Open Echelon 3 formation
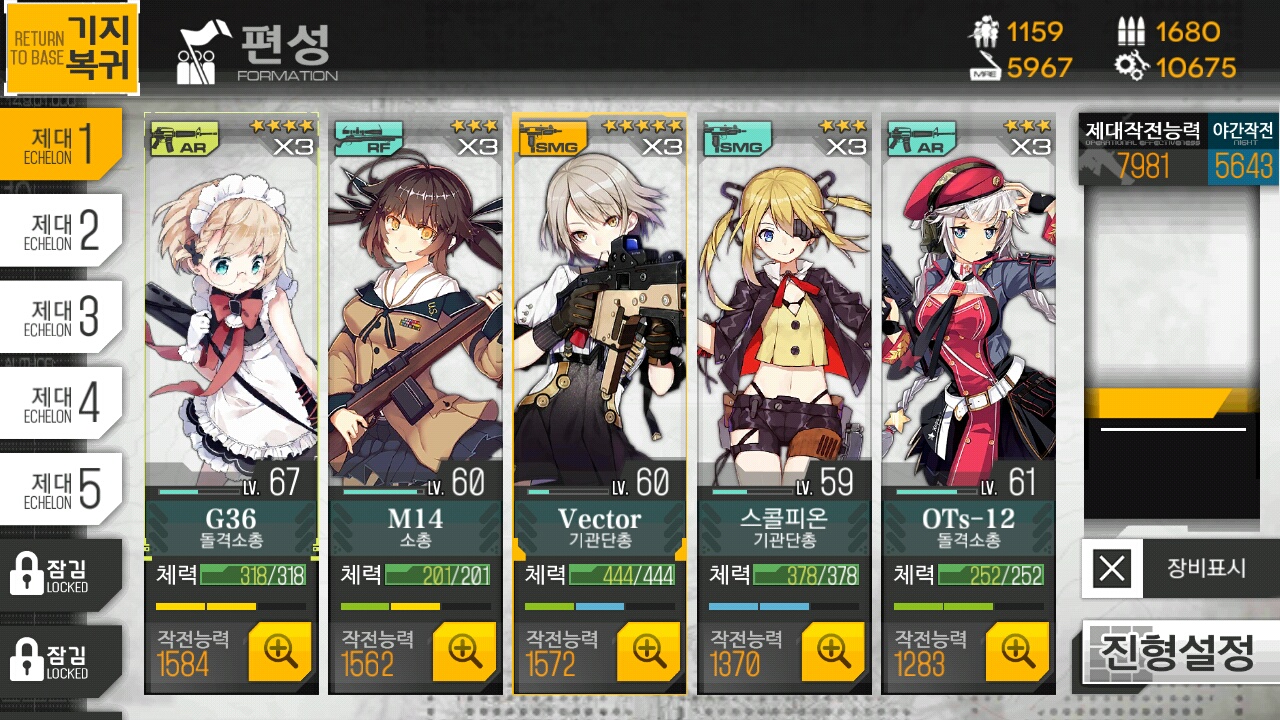The height and width of the screenshot is (720, 1280). (x=60, y=316)
